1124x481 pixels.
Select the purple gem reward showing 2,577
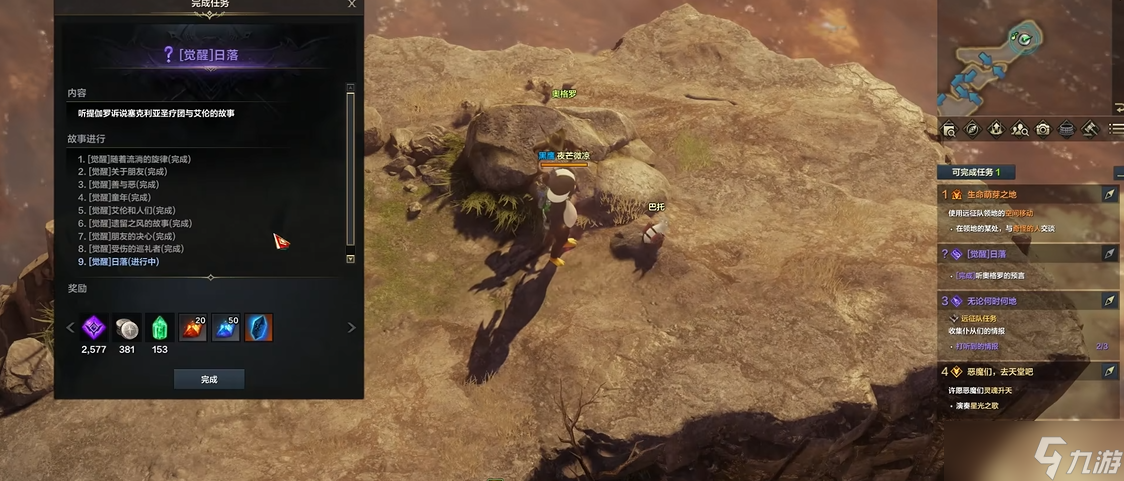point(95,327)
